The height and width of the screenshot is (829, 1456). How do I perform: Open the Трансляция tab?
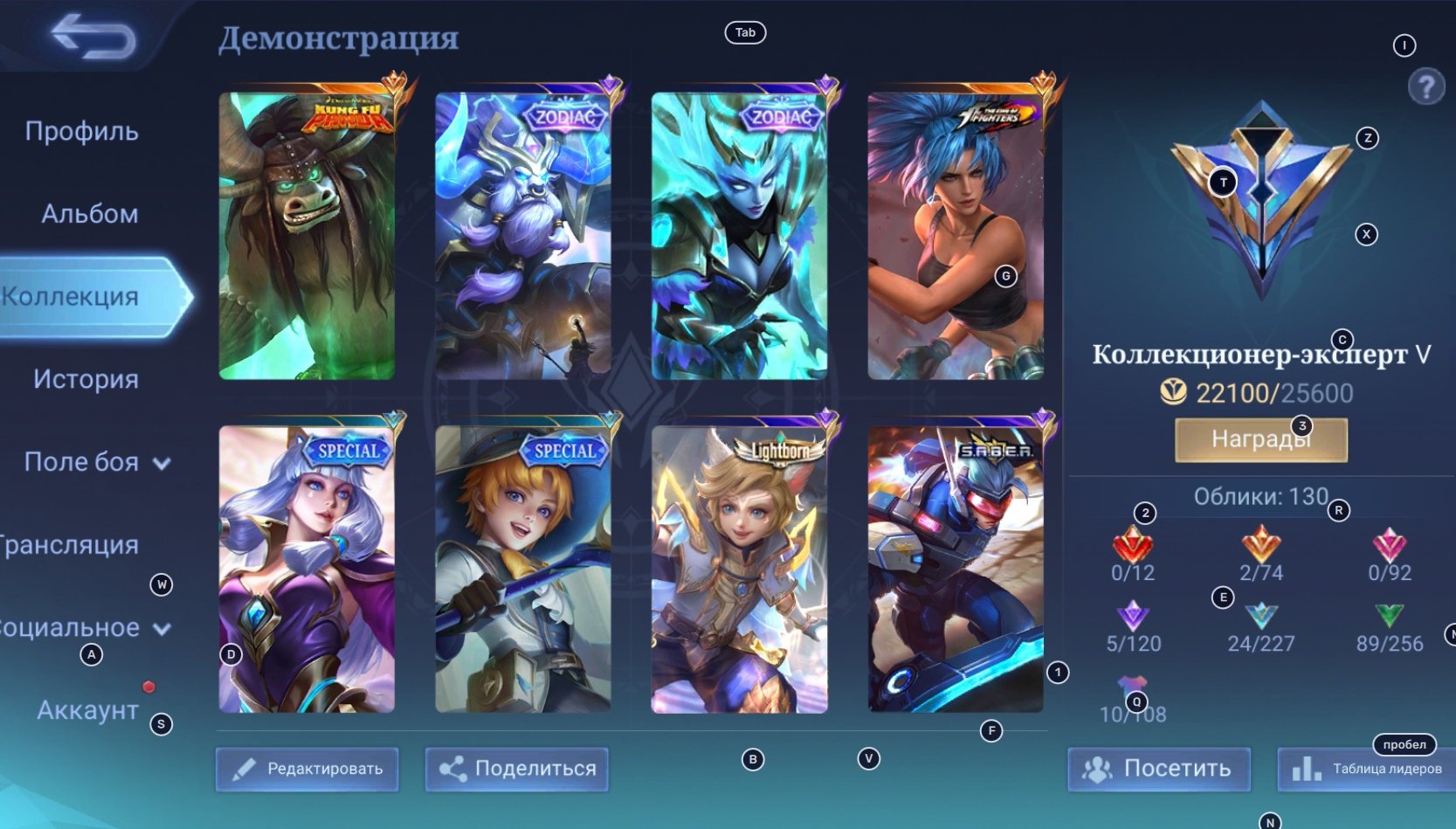pyautogui.click(x=70, y=545)
